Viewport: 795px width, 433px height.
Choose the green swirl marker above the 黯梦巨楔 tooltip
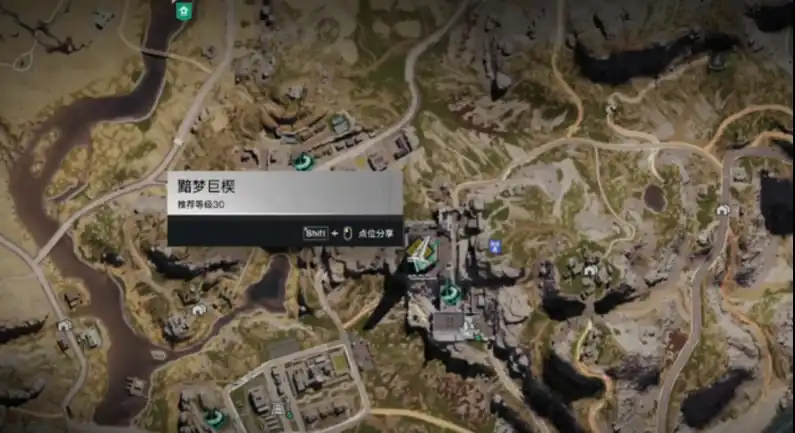[299, 160]
